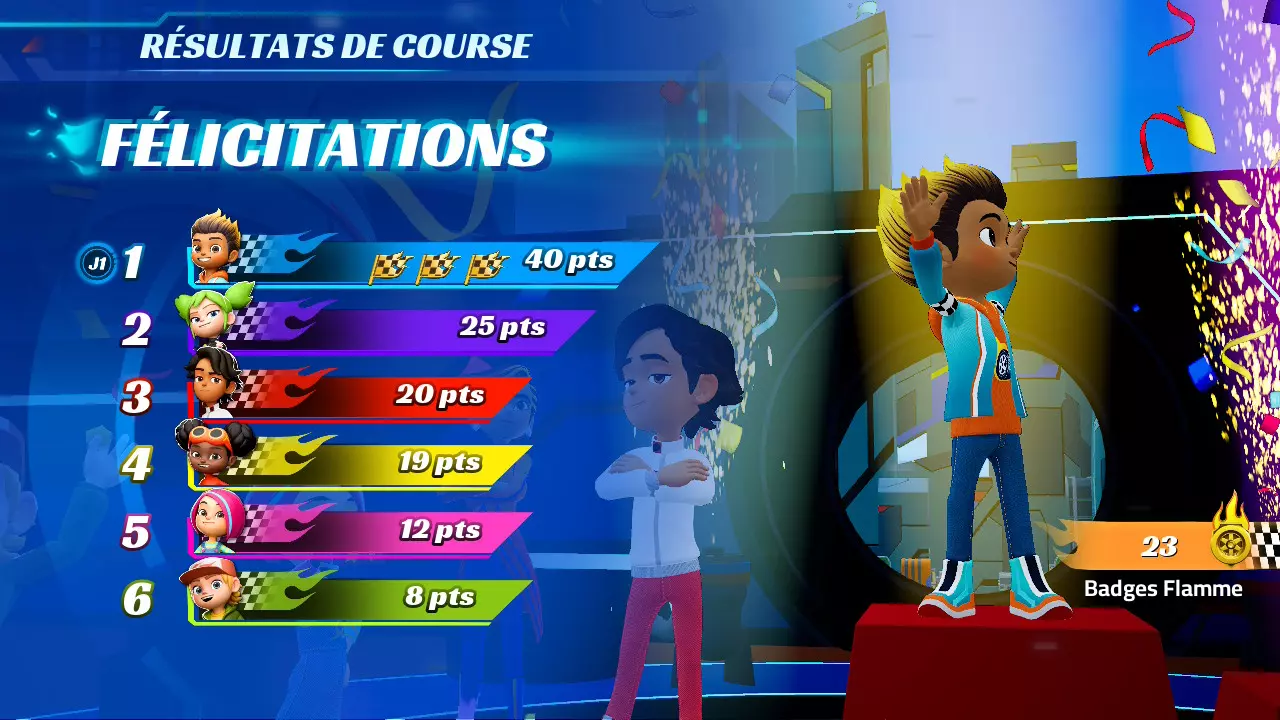
Task: Choose the third-place red row, 20 pts
Action: tap(360, 396)
